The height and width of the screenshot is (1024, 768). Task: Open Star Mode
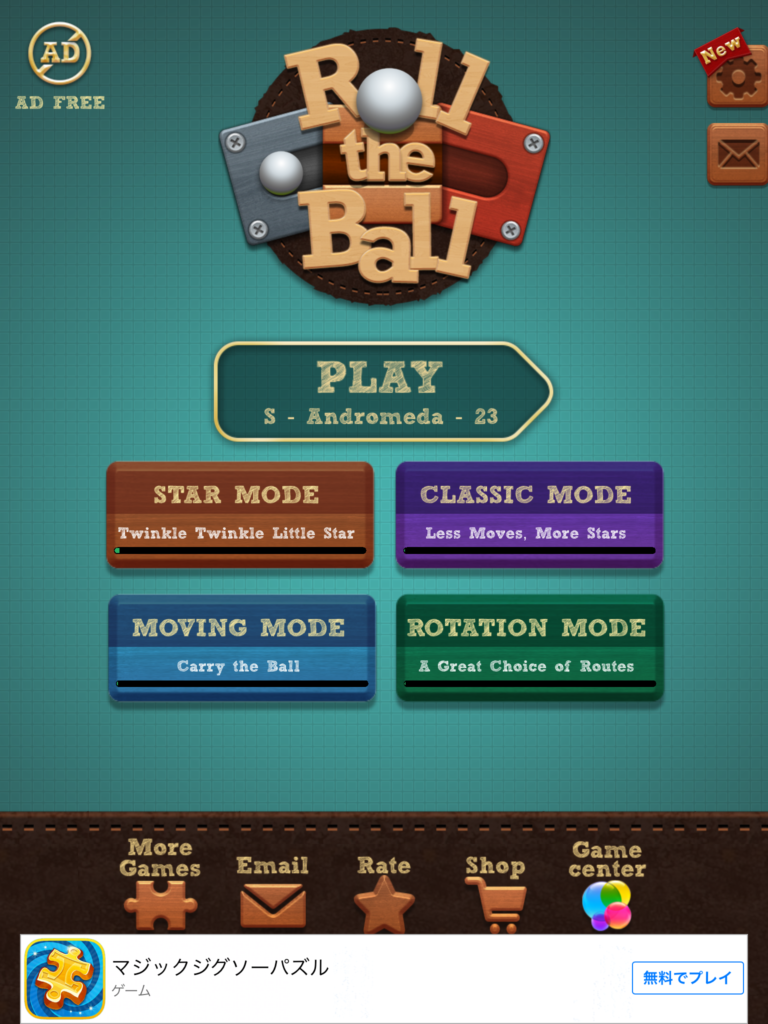tap(240, 514)
